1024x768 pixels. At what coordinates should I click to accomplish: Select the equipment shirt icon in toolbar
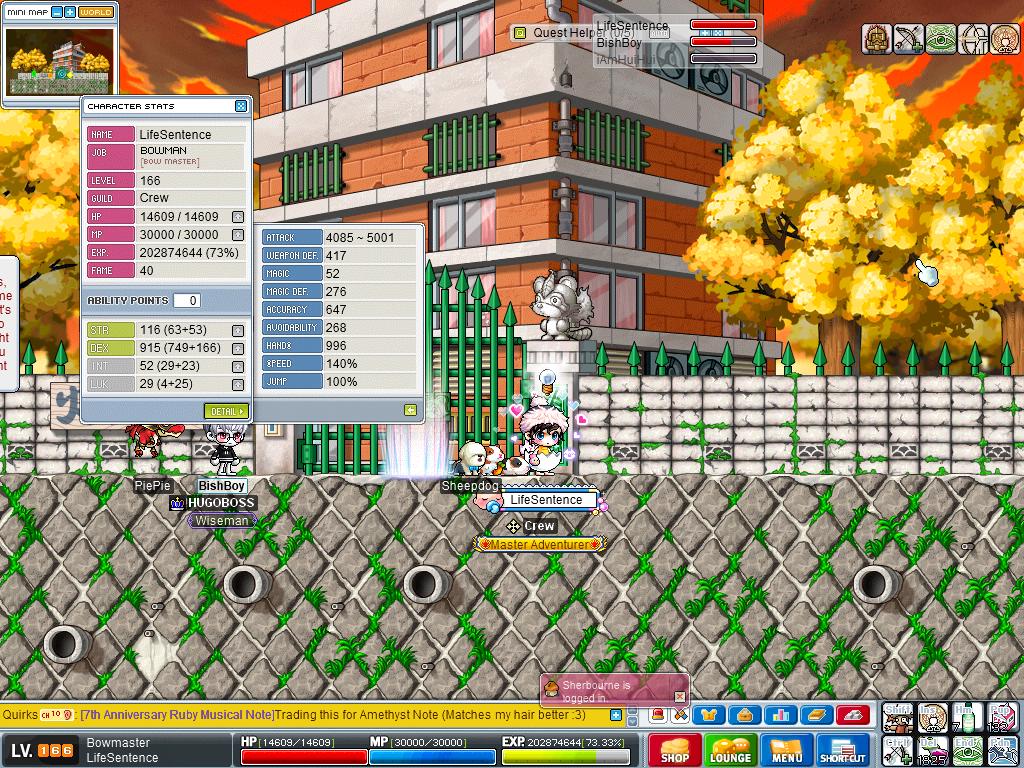[709, 715]
